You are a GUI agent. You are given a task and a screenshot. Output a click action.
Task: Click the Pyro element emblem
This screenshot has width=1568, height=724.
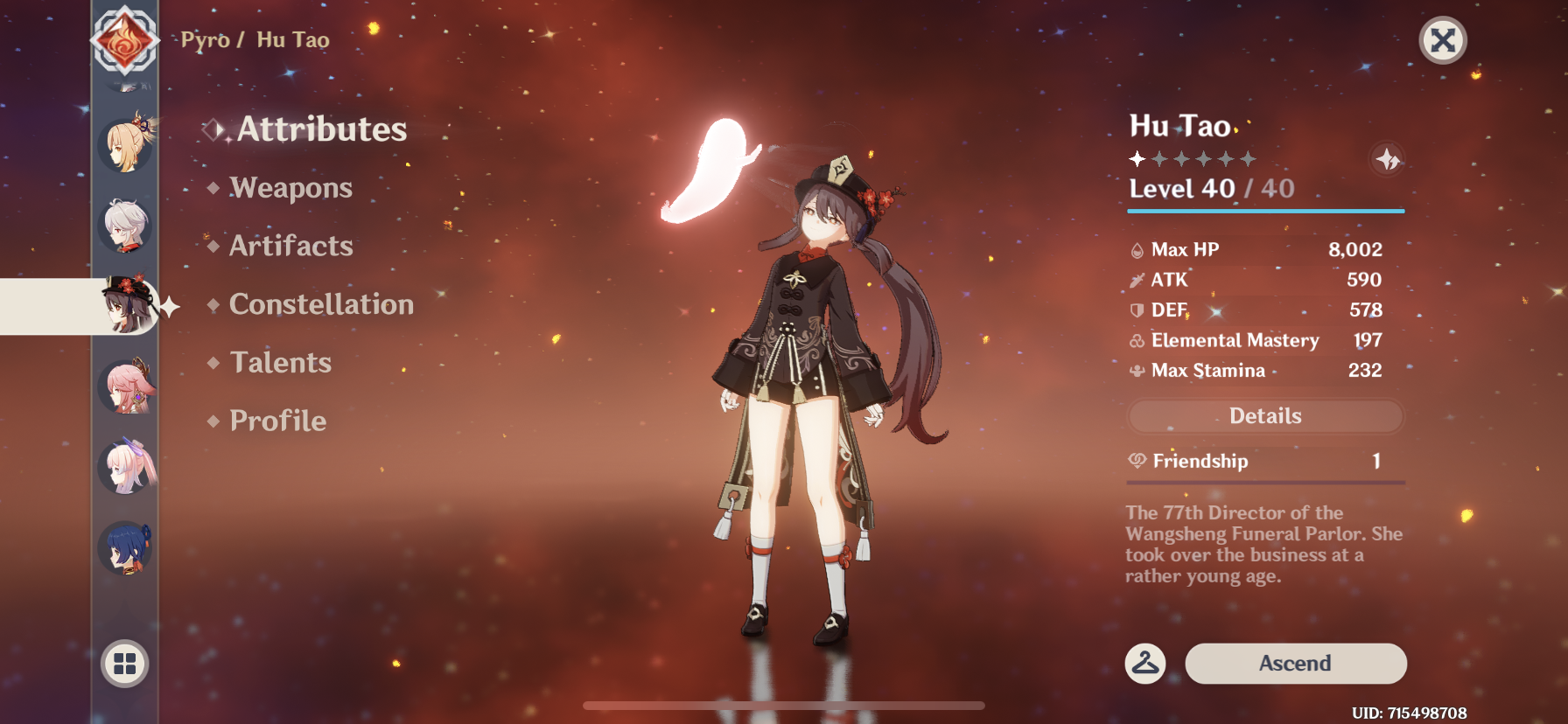(x=125, y=39)
